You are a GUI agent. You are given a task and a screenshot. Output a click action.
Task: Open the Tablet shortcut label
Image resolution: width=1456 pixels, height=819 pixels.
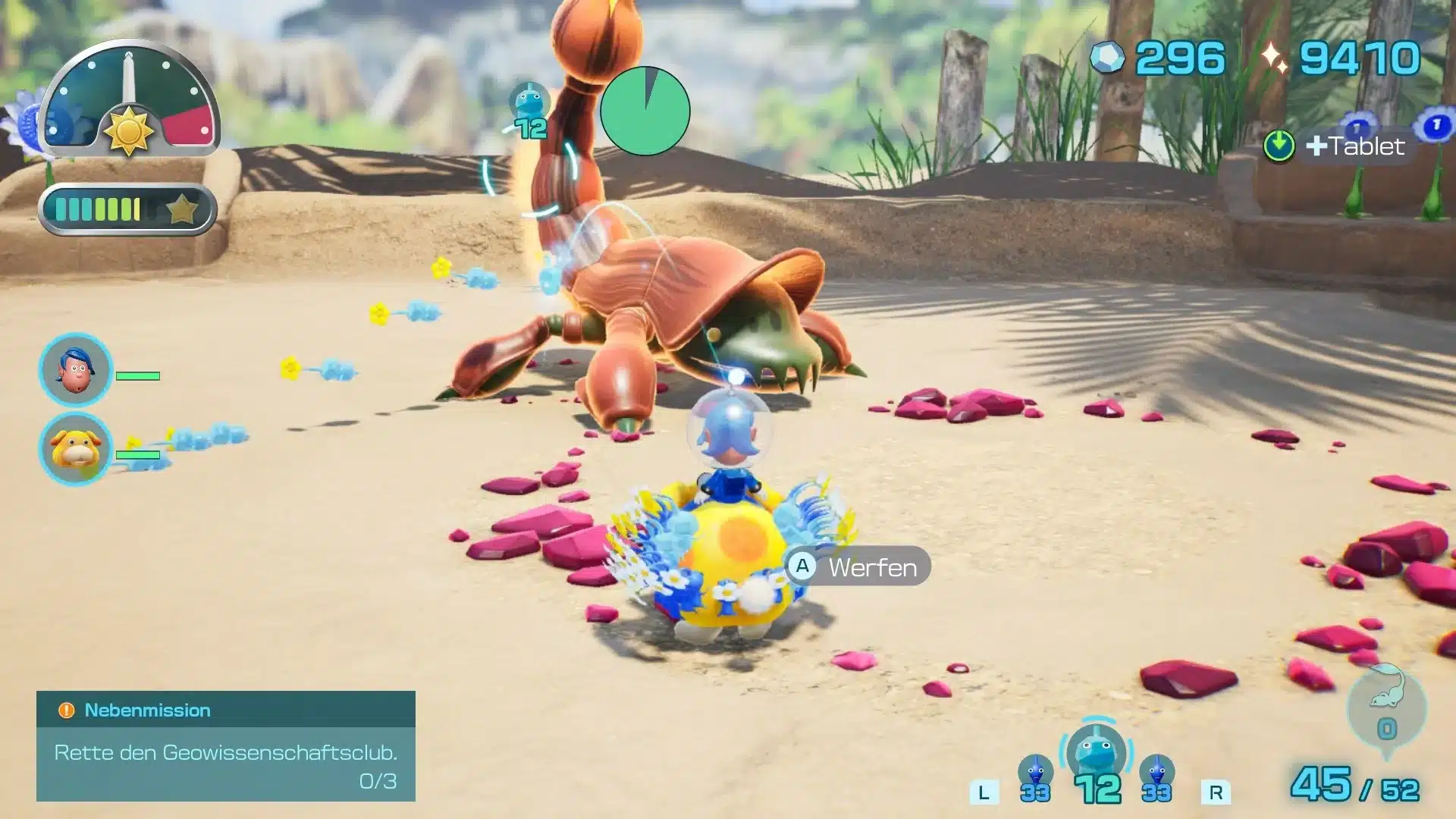coord(1353,146)
